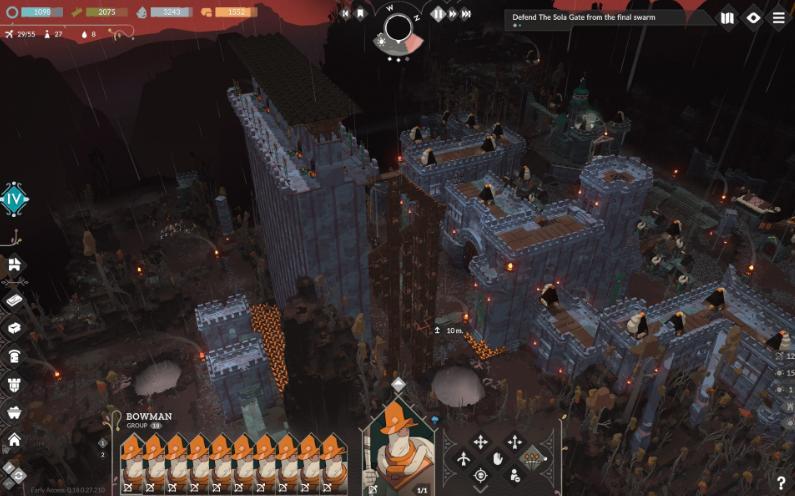Set game to fastest triple speed
The image size is (795, 496).
point(468,14)
